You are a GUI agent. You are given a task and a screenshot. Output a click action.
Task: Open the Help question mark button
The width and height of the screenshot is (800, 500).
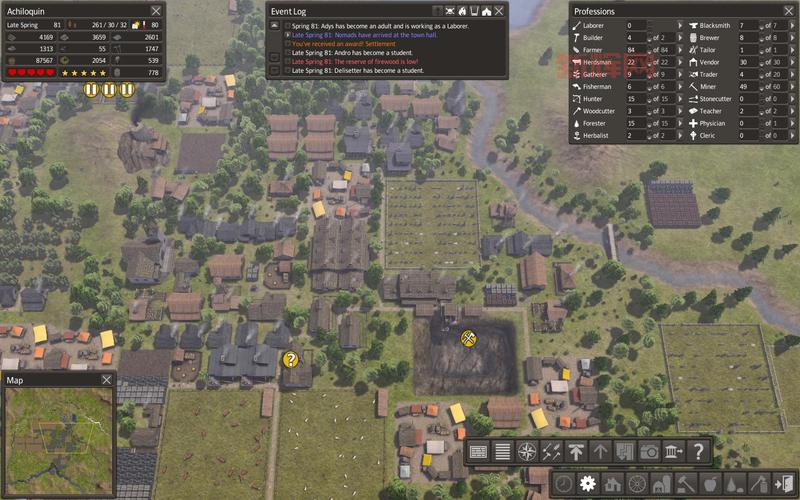(x=698, y=451)
